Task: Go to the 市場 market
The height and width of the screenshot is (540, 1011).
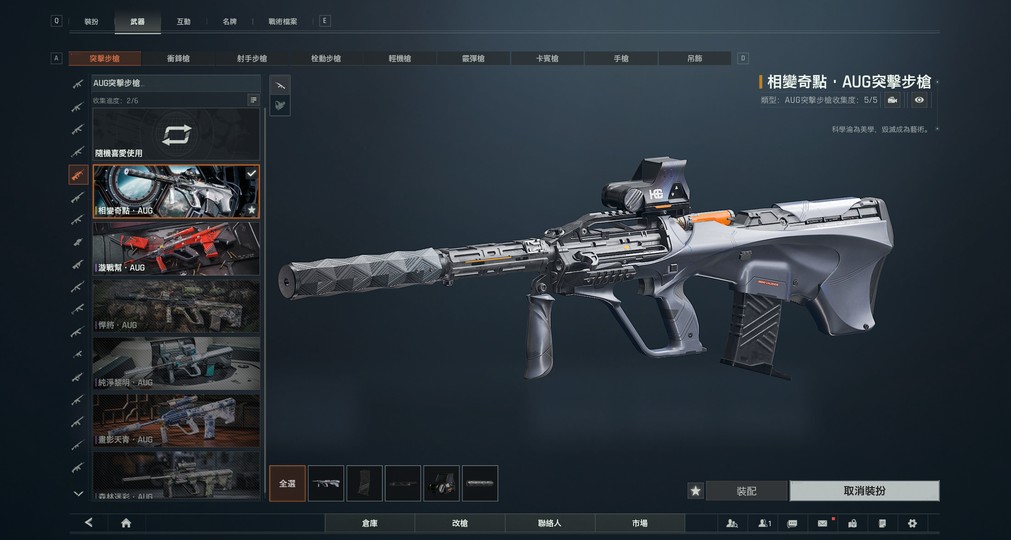Action: [x=639, y=523]
